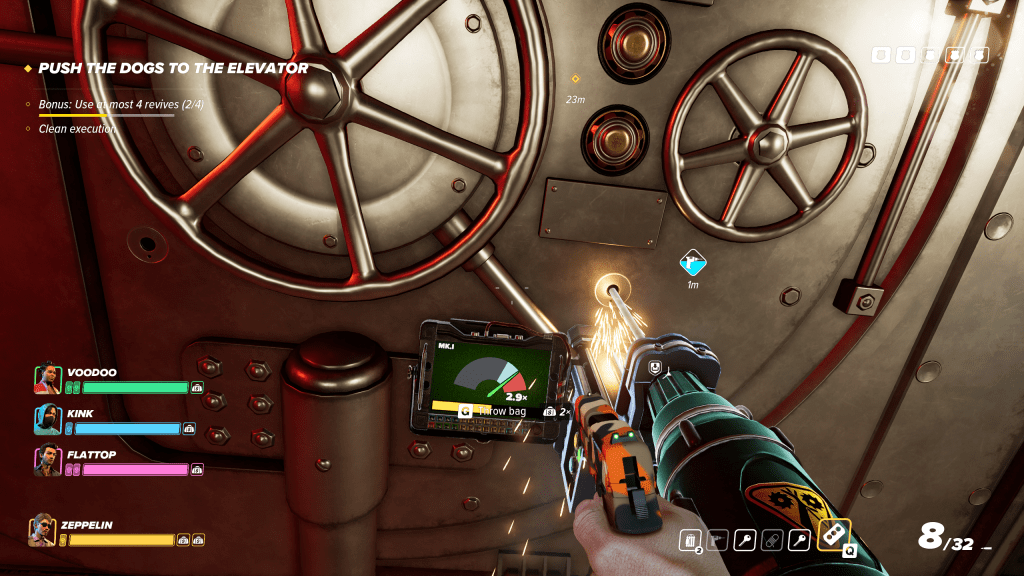
Task: Click the Clean execution bonus objective
Action: pyautogui.click(x=77, y=129)
